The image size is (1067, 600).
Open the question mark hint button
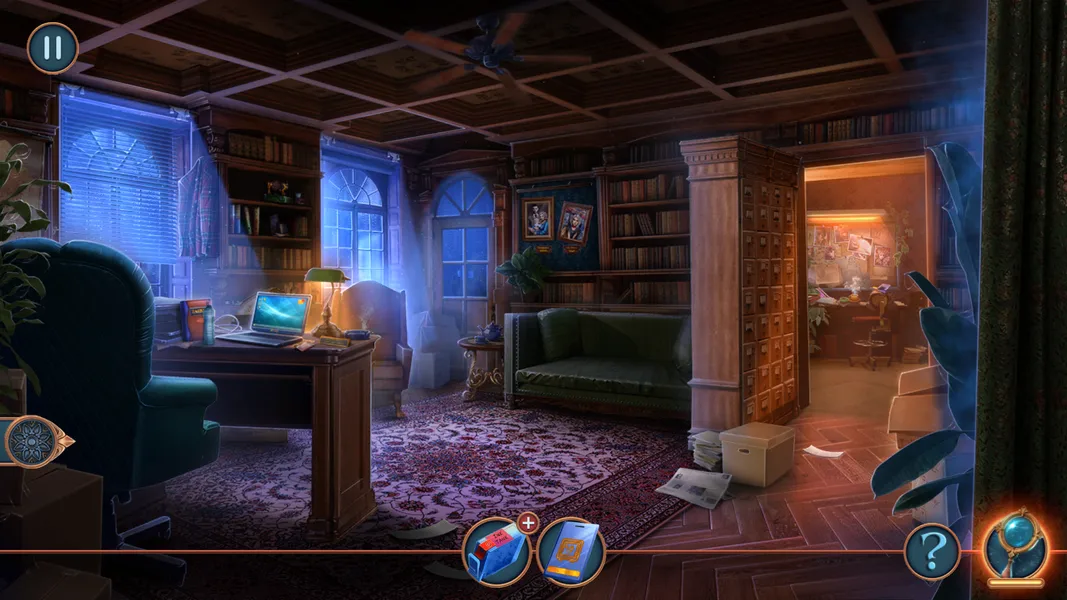[932, 551]
